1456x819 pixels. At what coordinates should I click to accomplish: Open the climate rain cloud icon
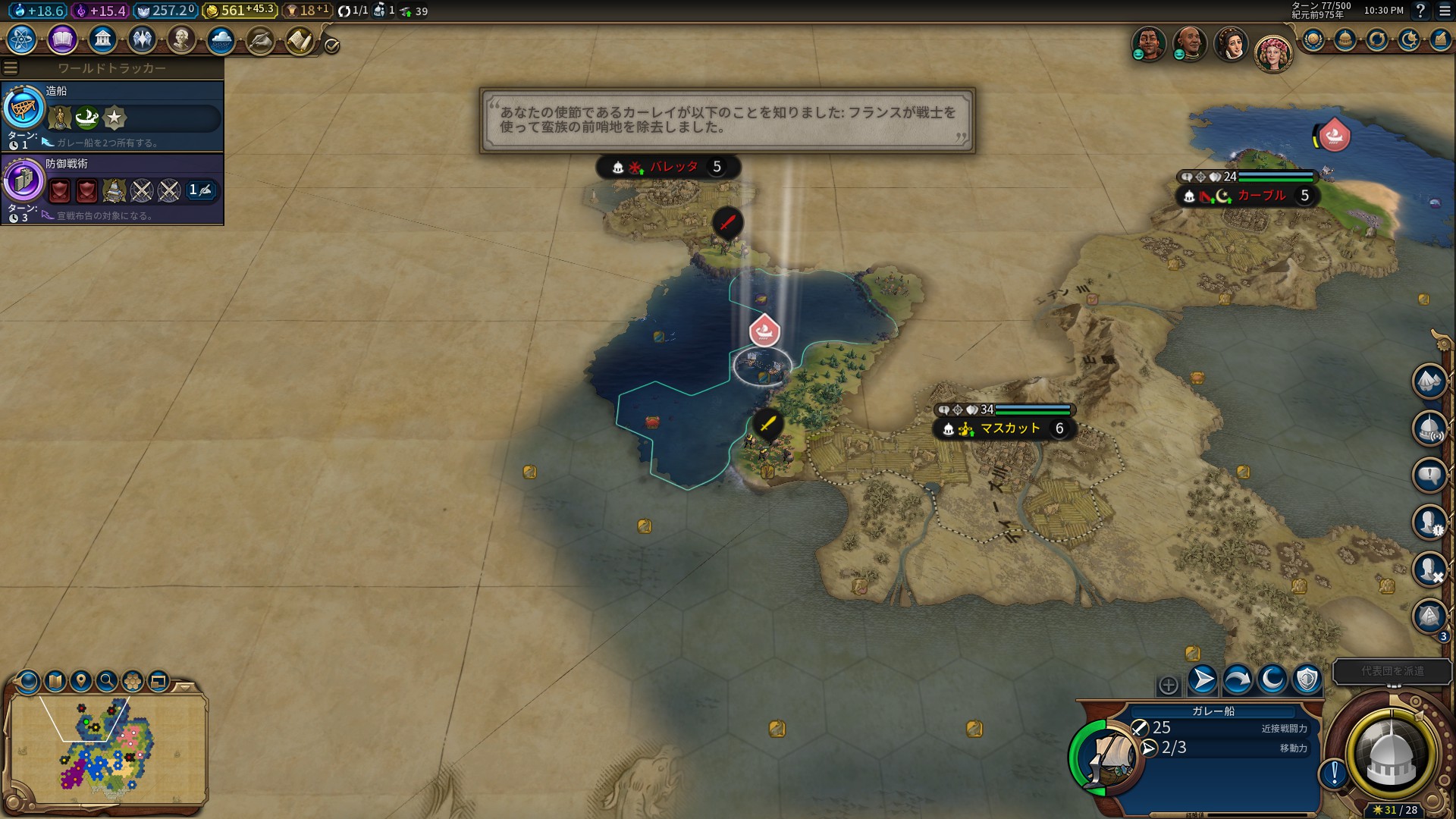click(x=221, y=39)
